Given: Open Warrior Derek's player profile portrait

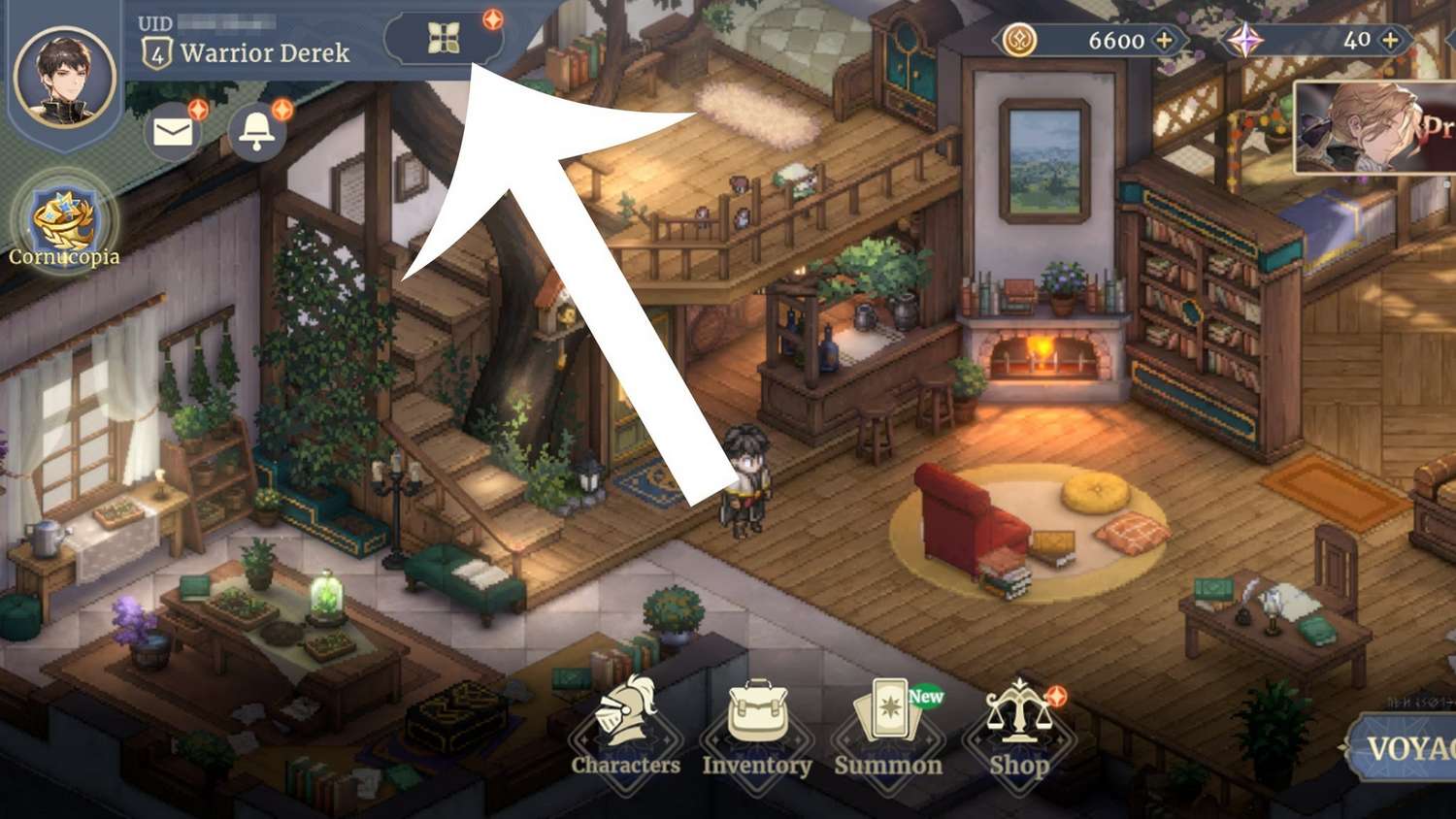Looking at the screenshot, I should [65, 76].
